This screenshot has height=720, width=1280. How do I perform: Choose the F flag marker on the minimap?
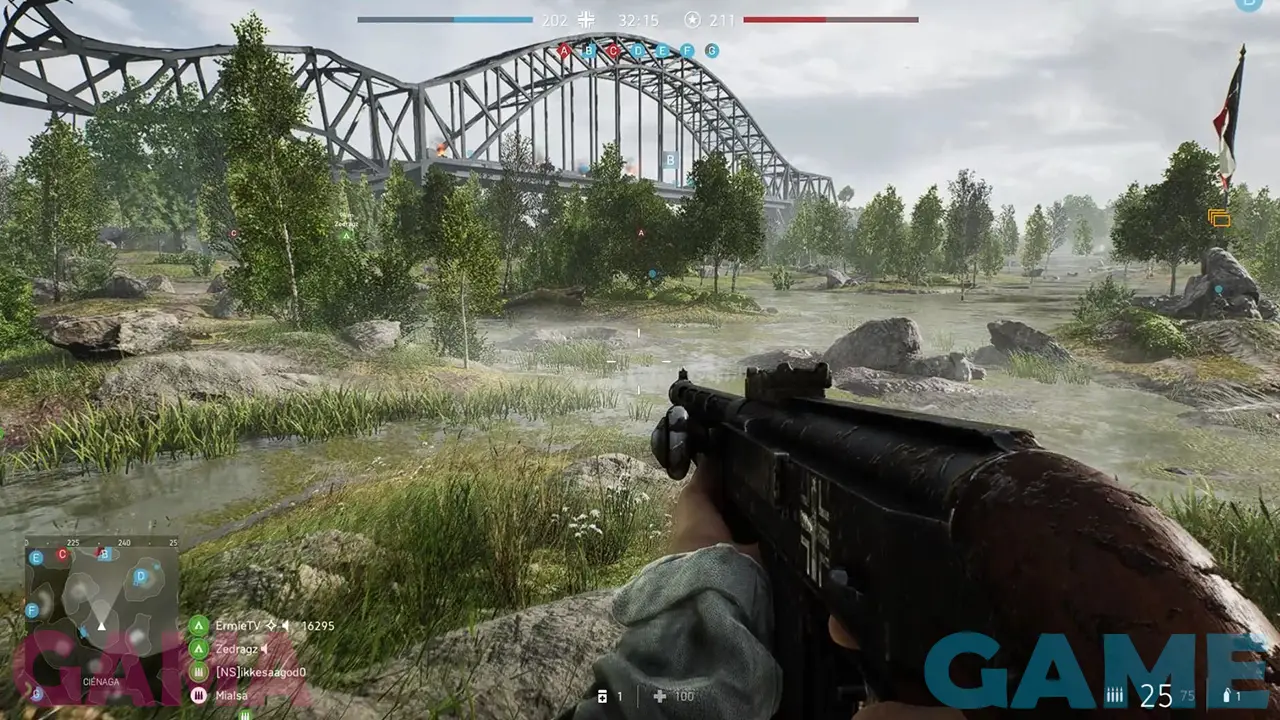[x=32, y=609]
